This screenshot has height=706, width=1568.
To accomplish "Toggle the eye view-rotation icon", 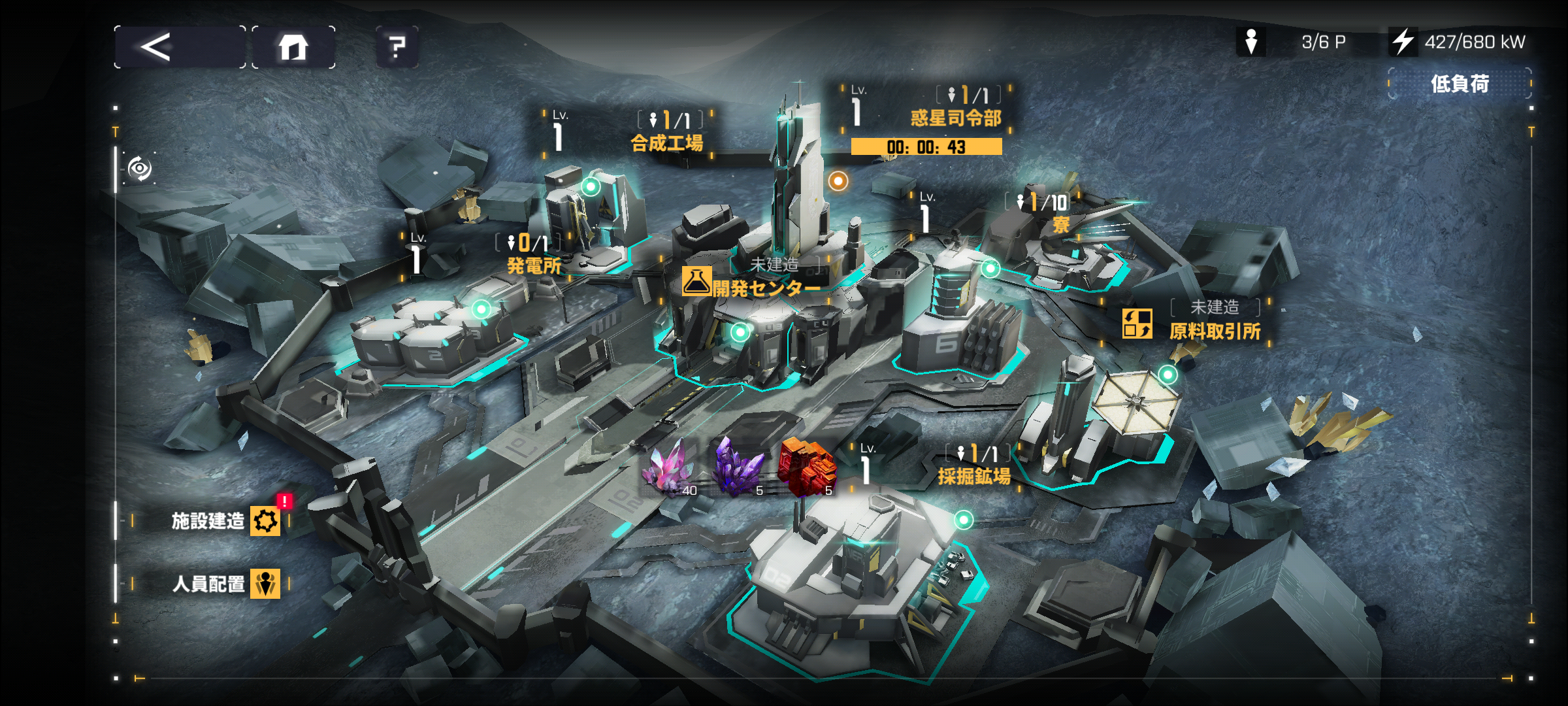I will (139, 169).
